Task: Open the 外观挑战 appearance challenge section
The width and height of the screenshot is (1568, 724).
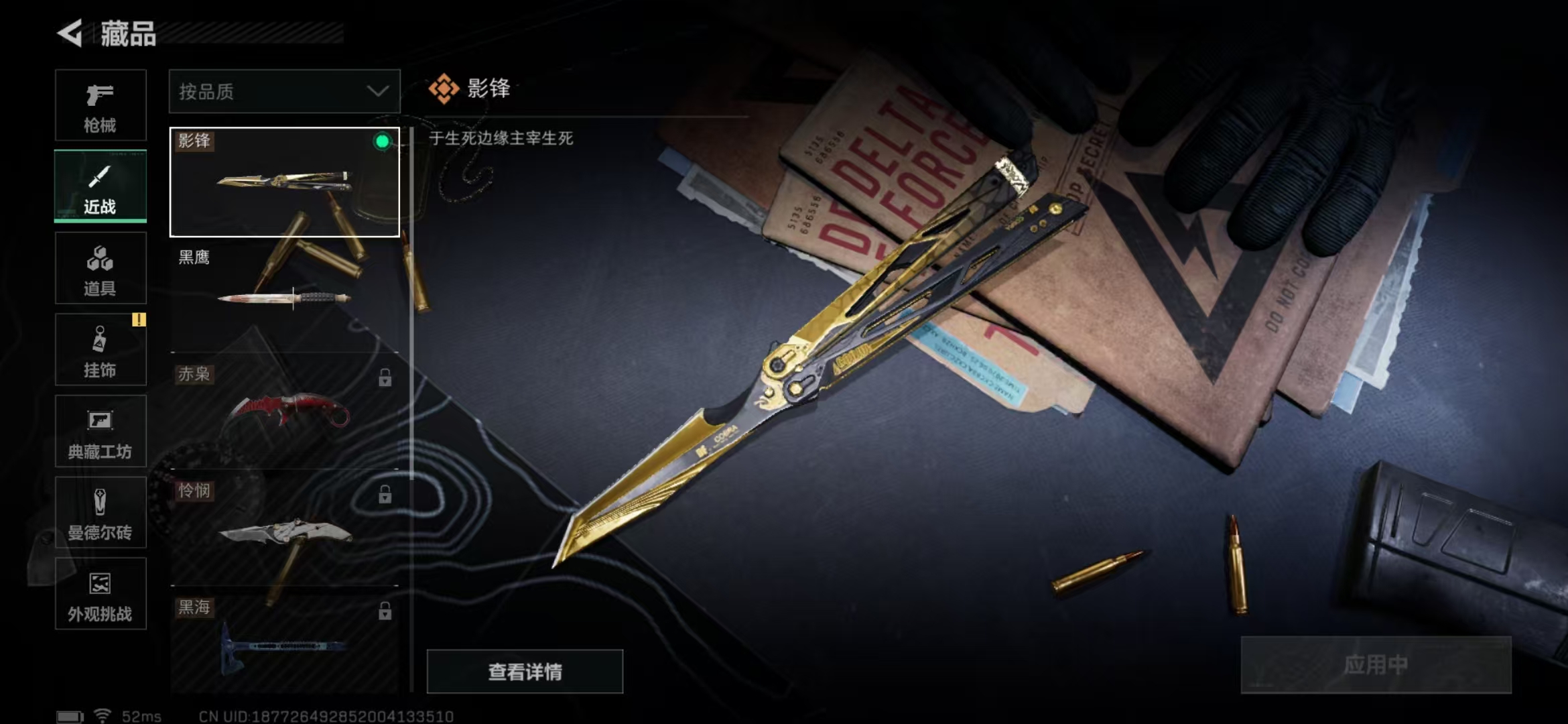Action: [101, 593]
